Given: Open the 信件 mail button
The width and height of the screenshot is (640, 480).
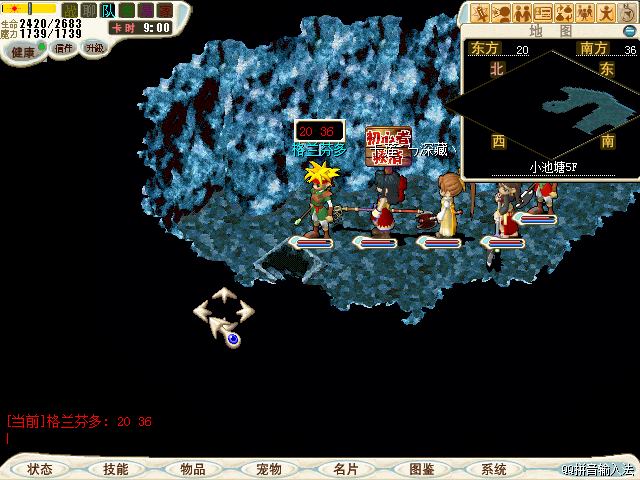Looking at the screenshot, I should coord(64,48).
